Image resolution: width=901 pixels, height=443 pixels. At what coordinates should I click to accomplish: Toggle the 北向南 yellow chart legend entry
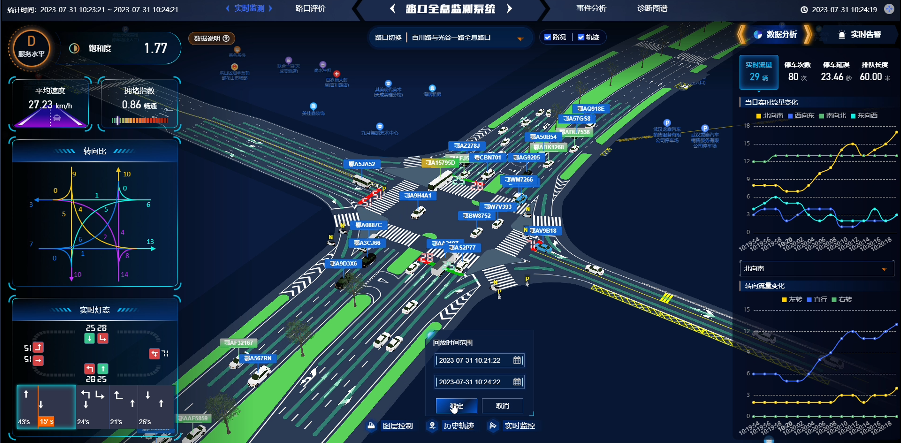pos(768,115)
